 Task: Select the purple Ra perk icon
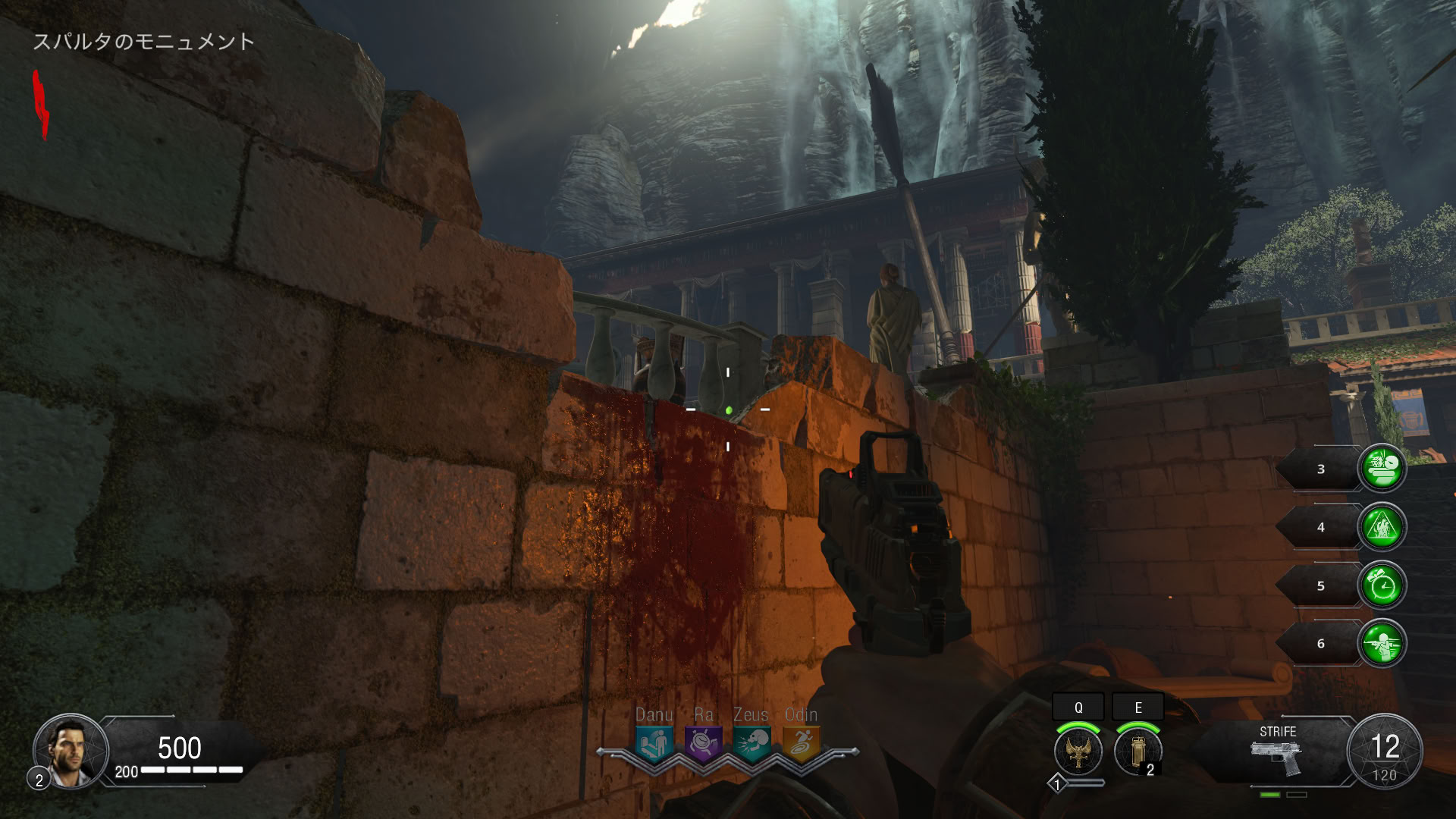[703, 743]
